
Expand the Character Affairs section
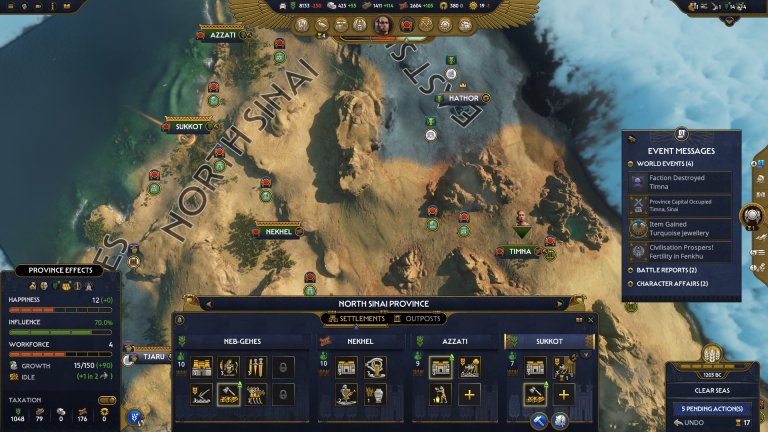click(668, 283)
